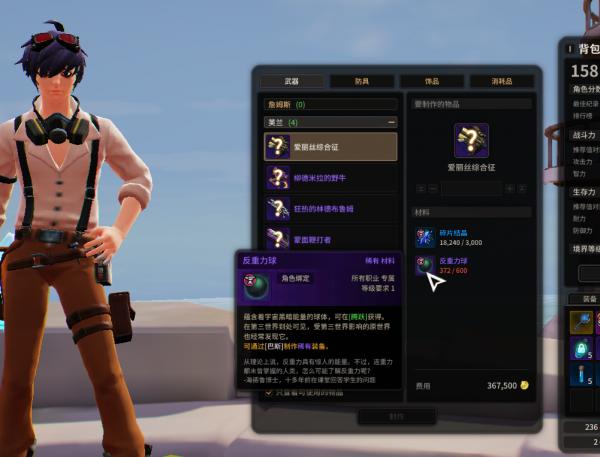
Task: Select the 爱国鞭打者 recipe row
Action: [x=330, y=238]
